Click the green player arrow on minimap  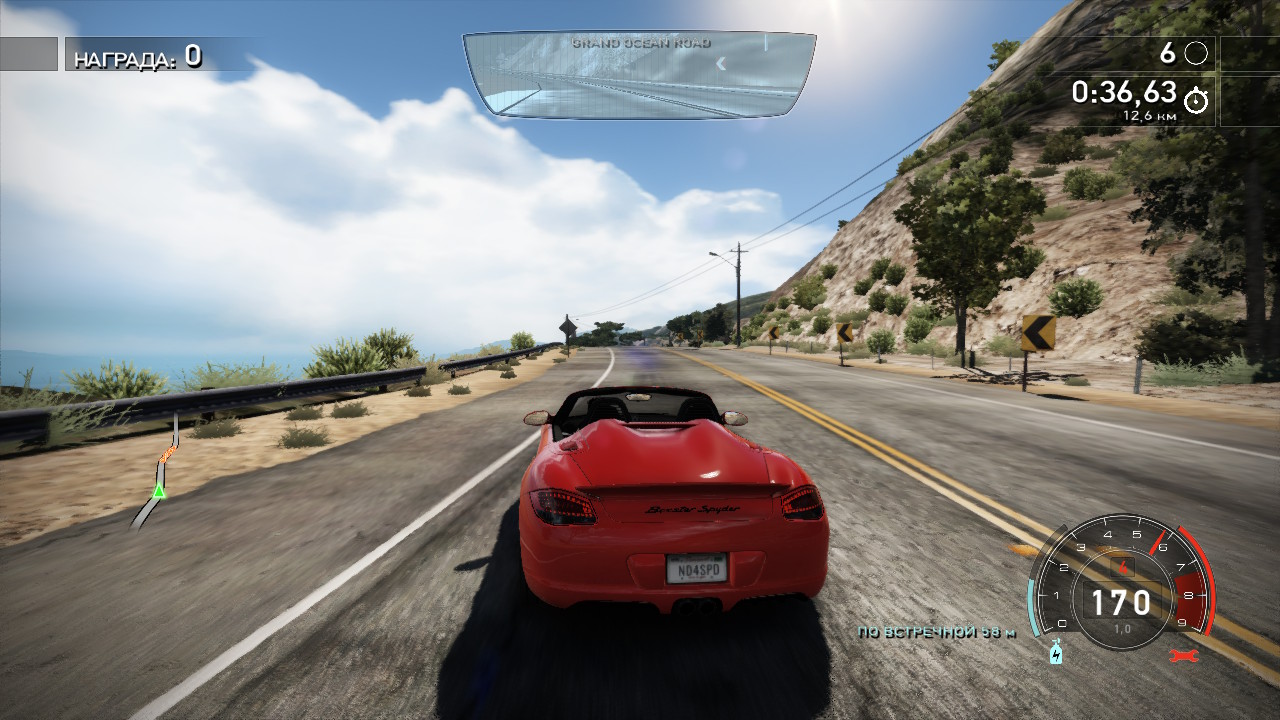pos(158,491)
